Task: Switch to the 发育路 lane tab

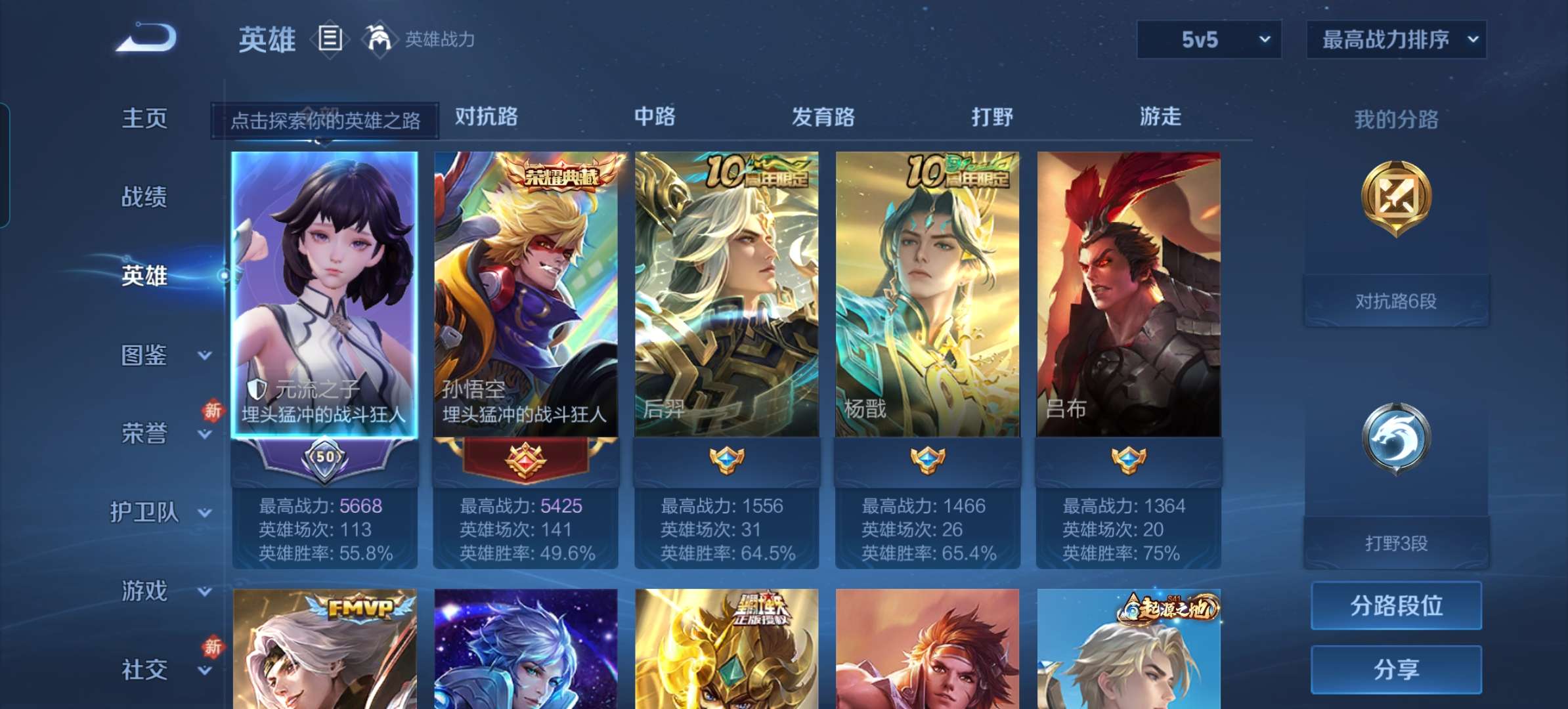Action: click(x=823, y=117)
